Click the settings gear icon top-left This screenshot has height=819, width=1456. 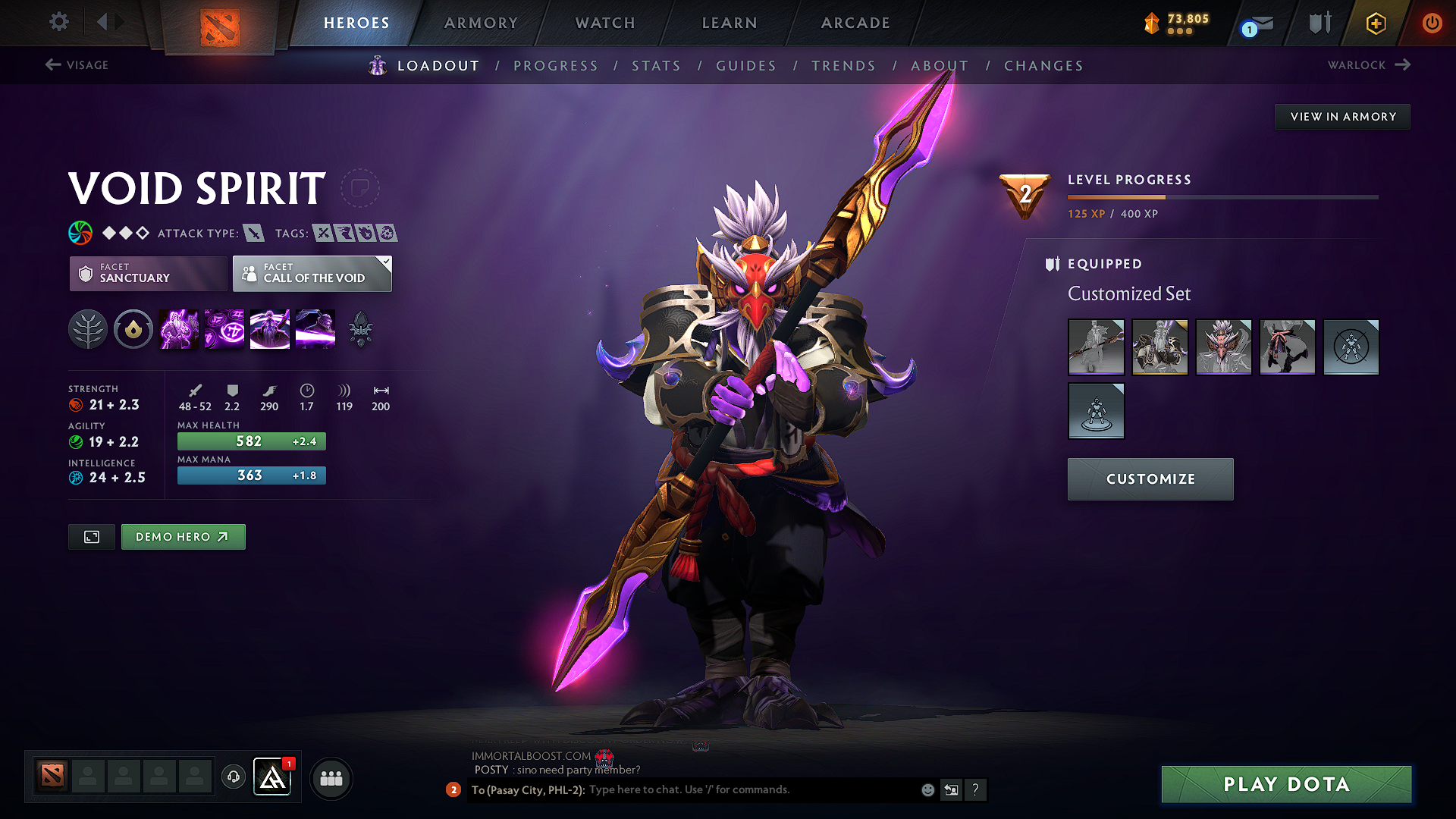(58, 22)
